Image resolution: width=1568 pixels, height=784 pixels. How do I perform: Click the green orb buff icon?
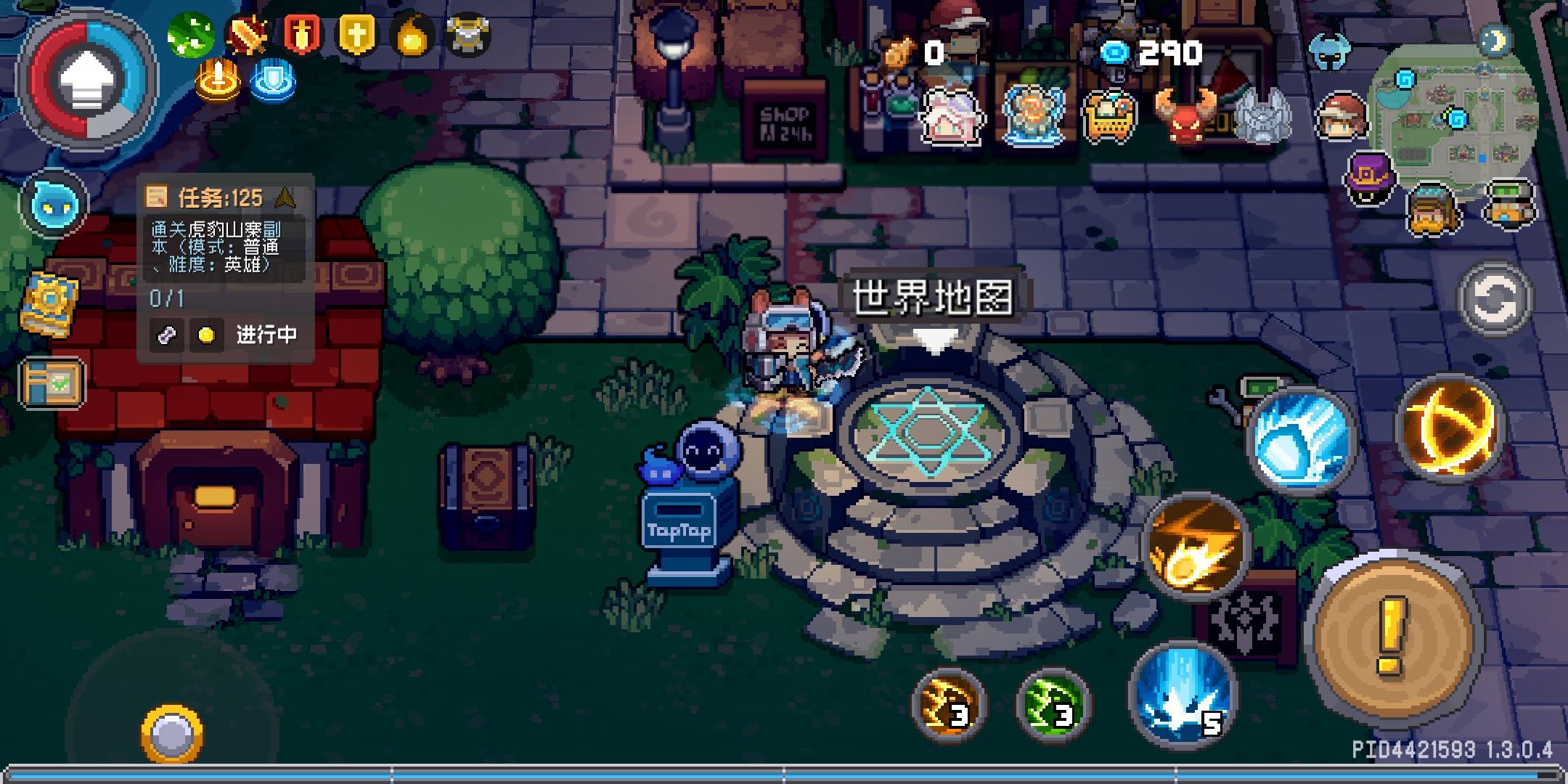click(x=191, y=33)
